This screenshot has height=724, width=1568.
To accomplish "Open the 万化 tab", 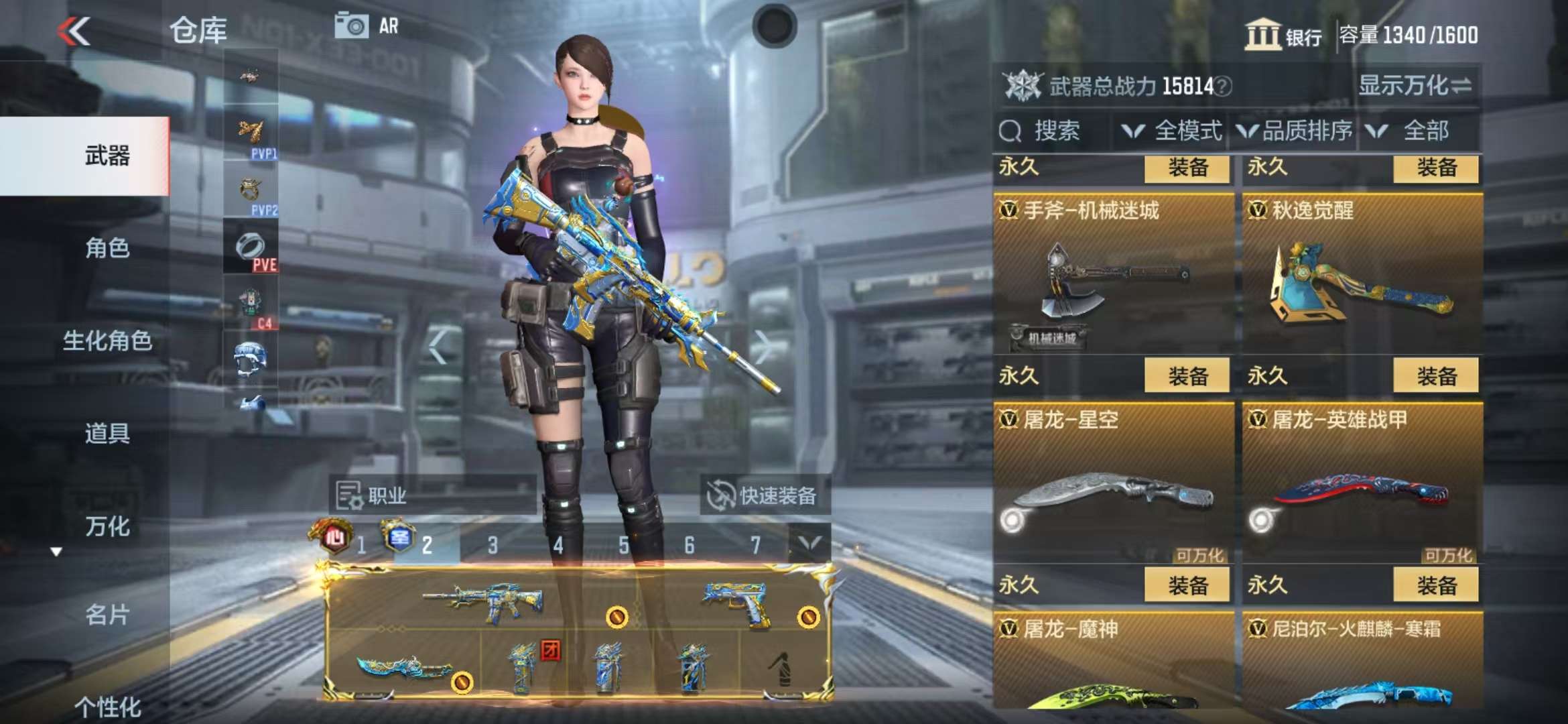I will pyautogui.click(x=107, y=526).
